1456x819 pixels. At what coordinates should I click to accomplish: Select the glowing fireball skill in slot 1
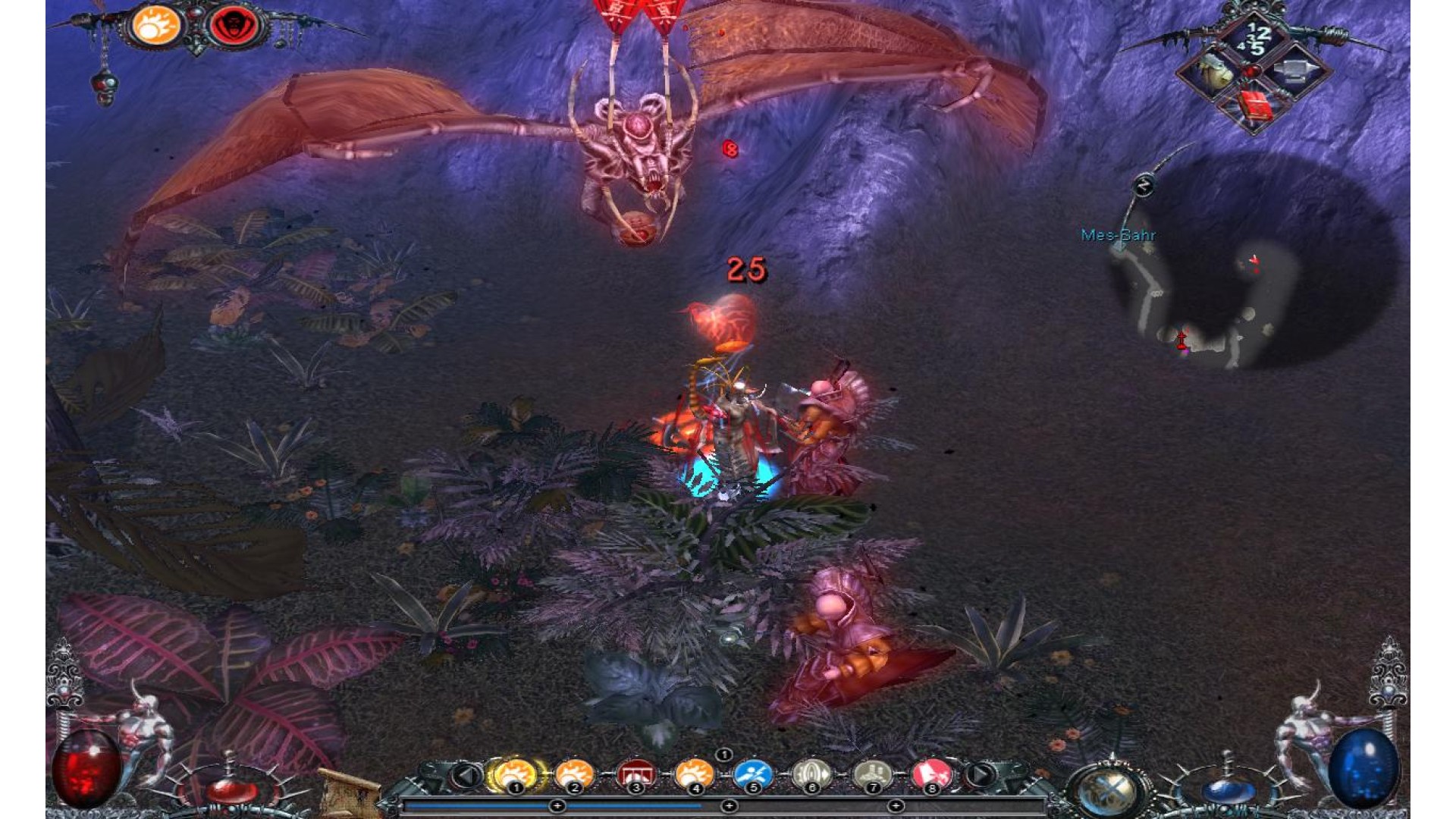click(513, 774)
